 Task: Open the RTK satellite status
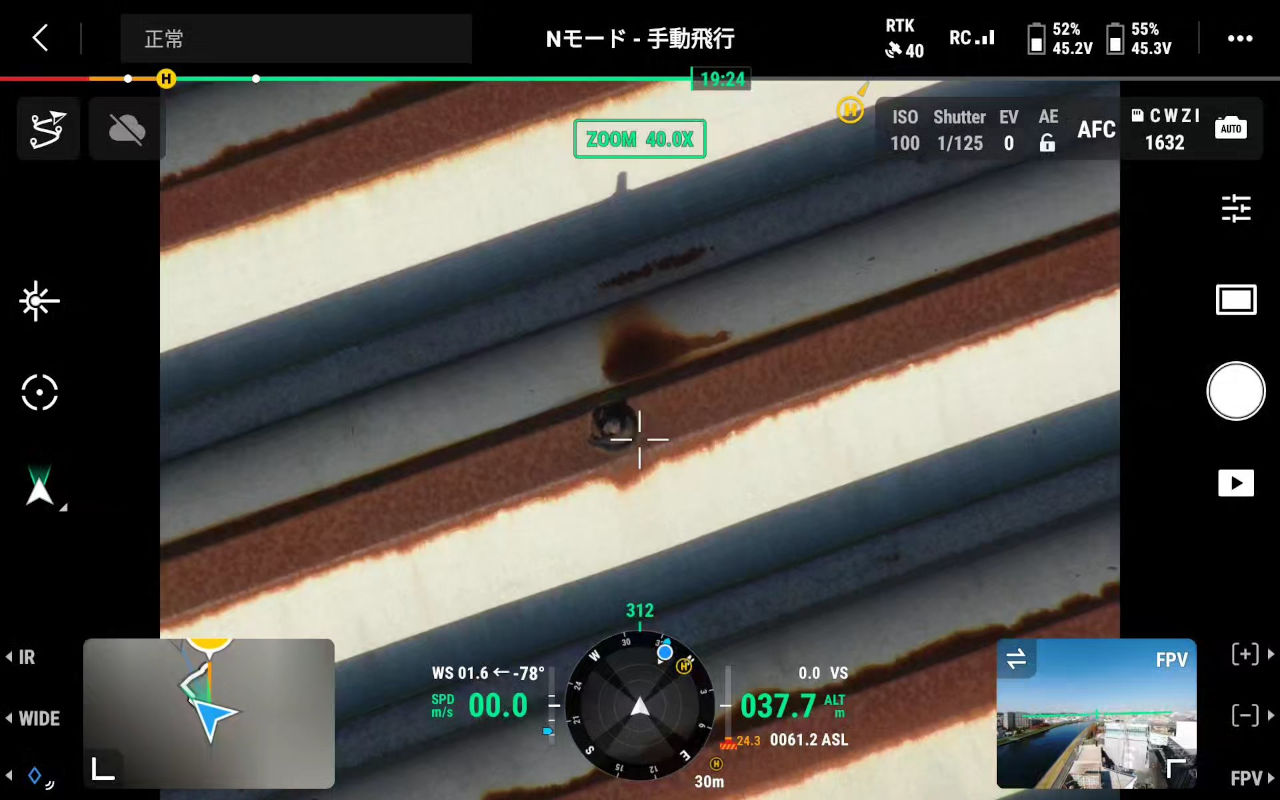[x=904, y=39]
